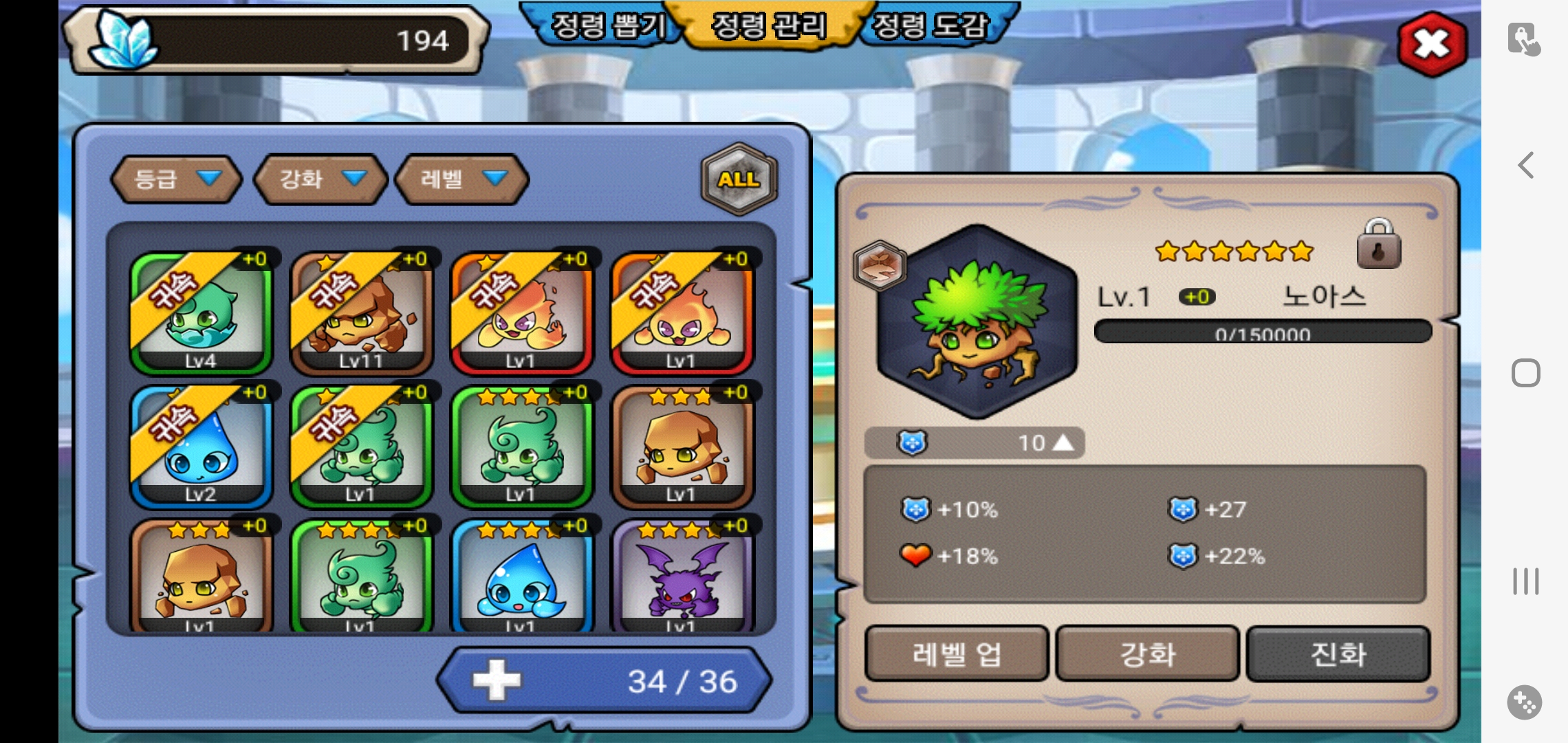The image size is (1568, 743).
Task: Open the game tools controller icon
Action: coord(1524,702)
